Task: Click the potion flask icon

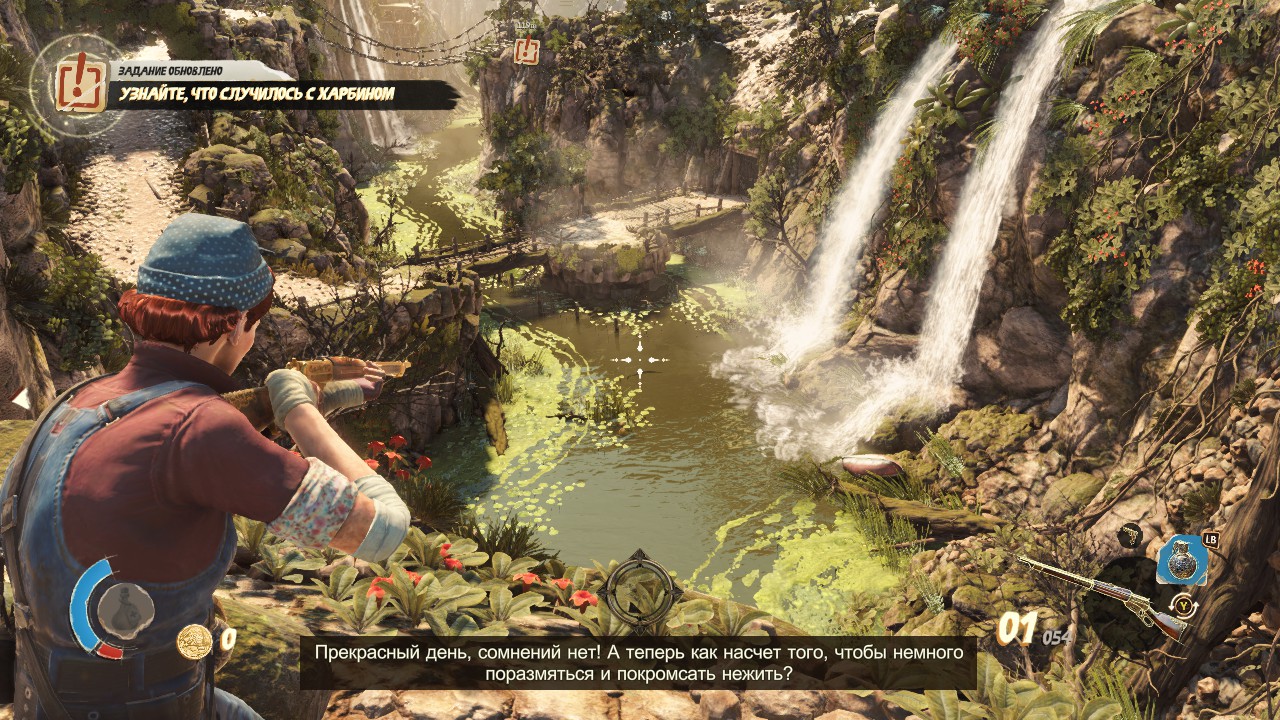Action: [125, 612]
